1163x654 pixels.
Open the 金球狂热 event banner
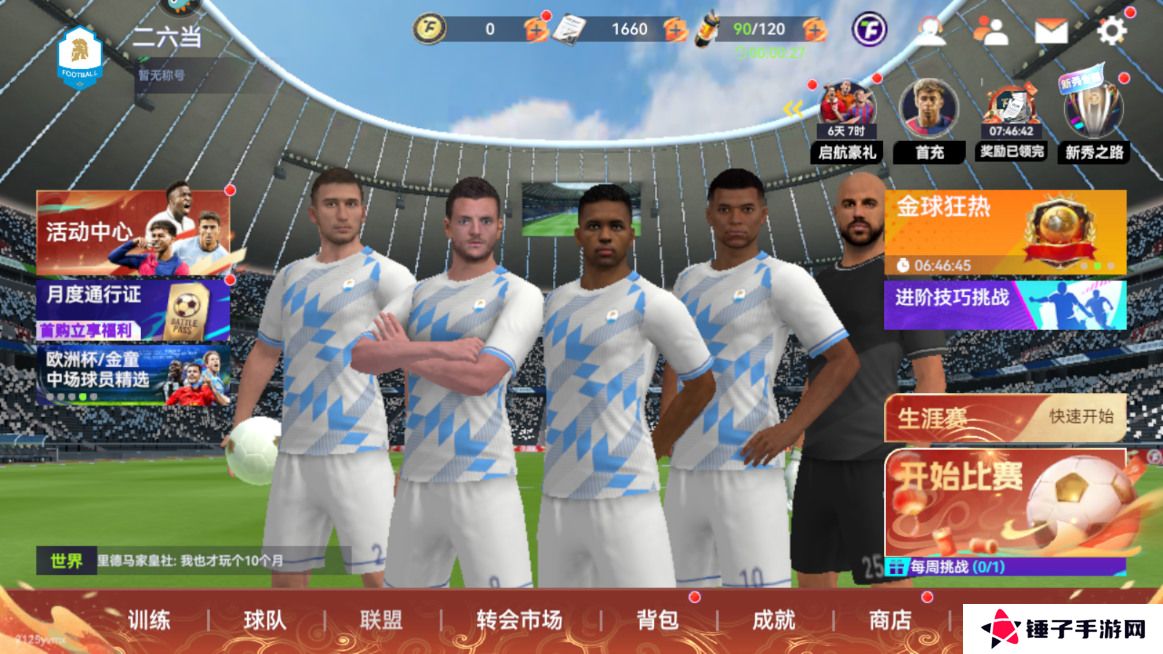(1004, 231)
